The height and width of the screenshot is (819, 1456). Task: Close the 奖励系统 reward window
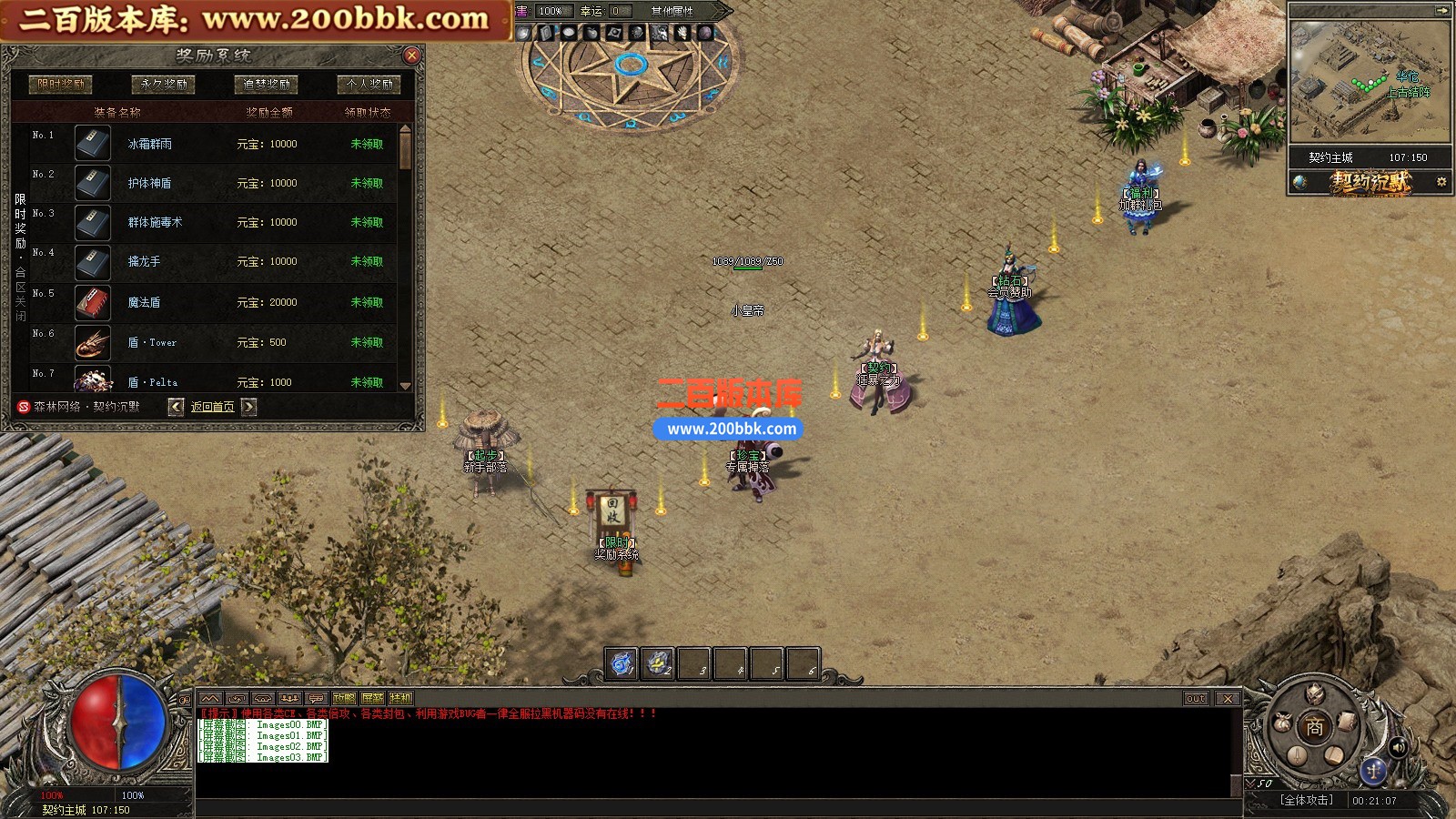point(411,56)
